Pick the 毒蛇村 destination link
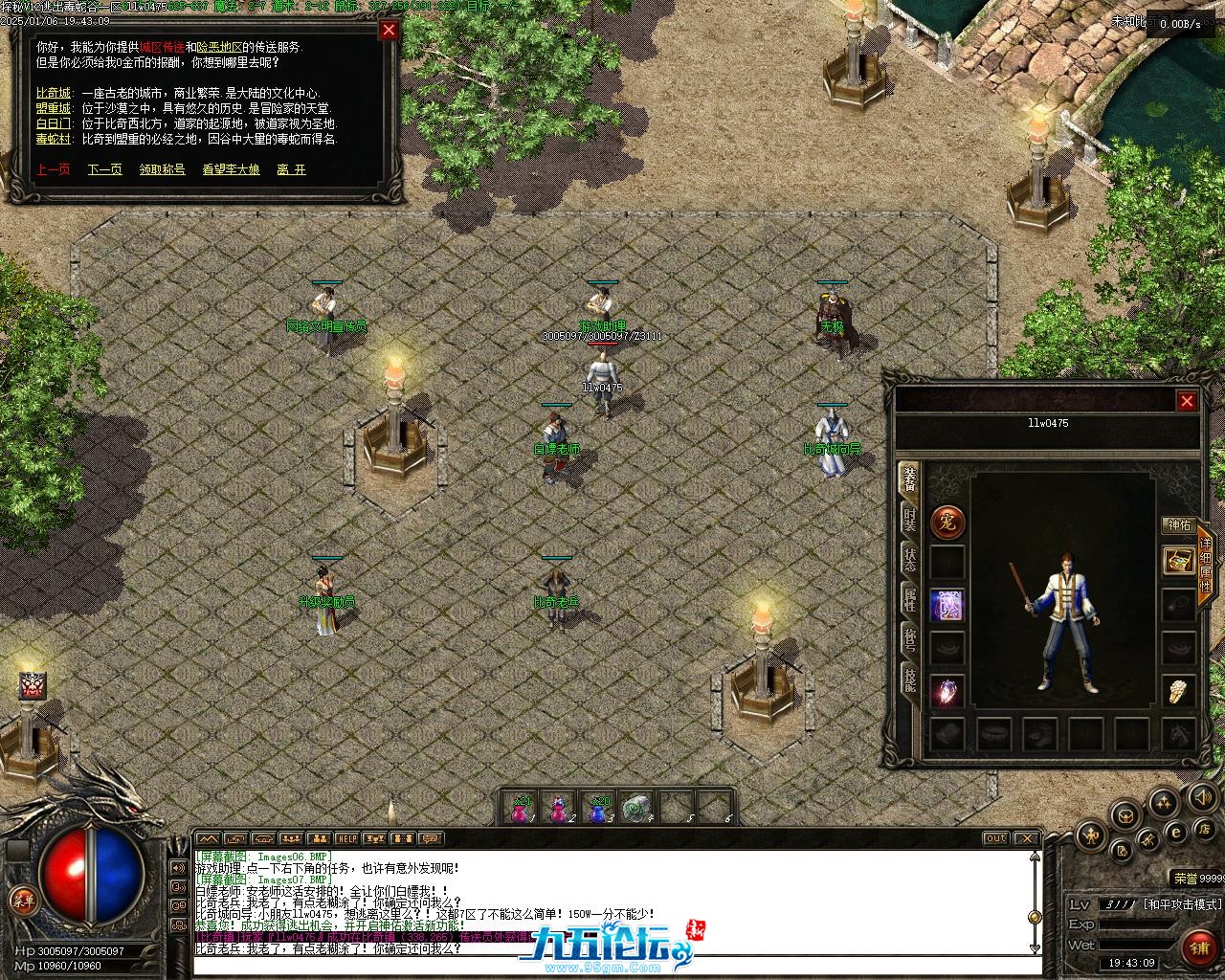The width and height of the screenshot is (1225, 980). pos(54,140)
